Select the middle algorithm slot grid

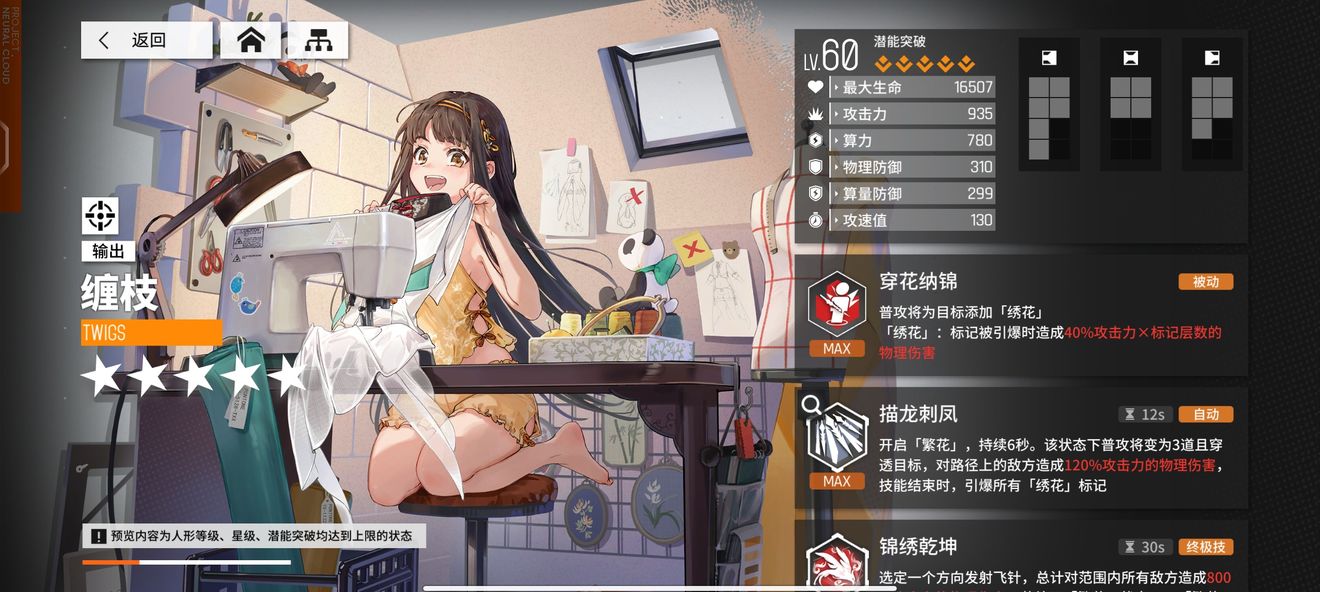(1131, 105)
